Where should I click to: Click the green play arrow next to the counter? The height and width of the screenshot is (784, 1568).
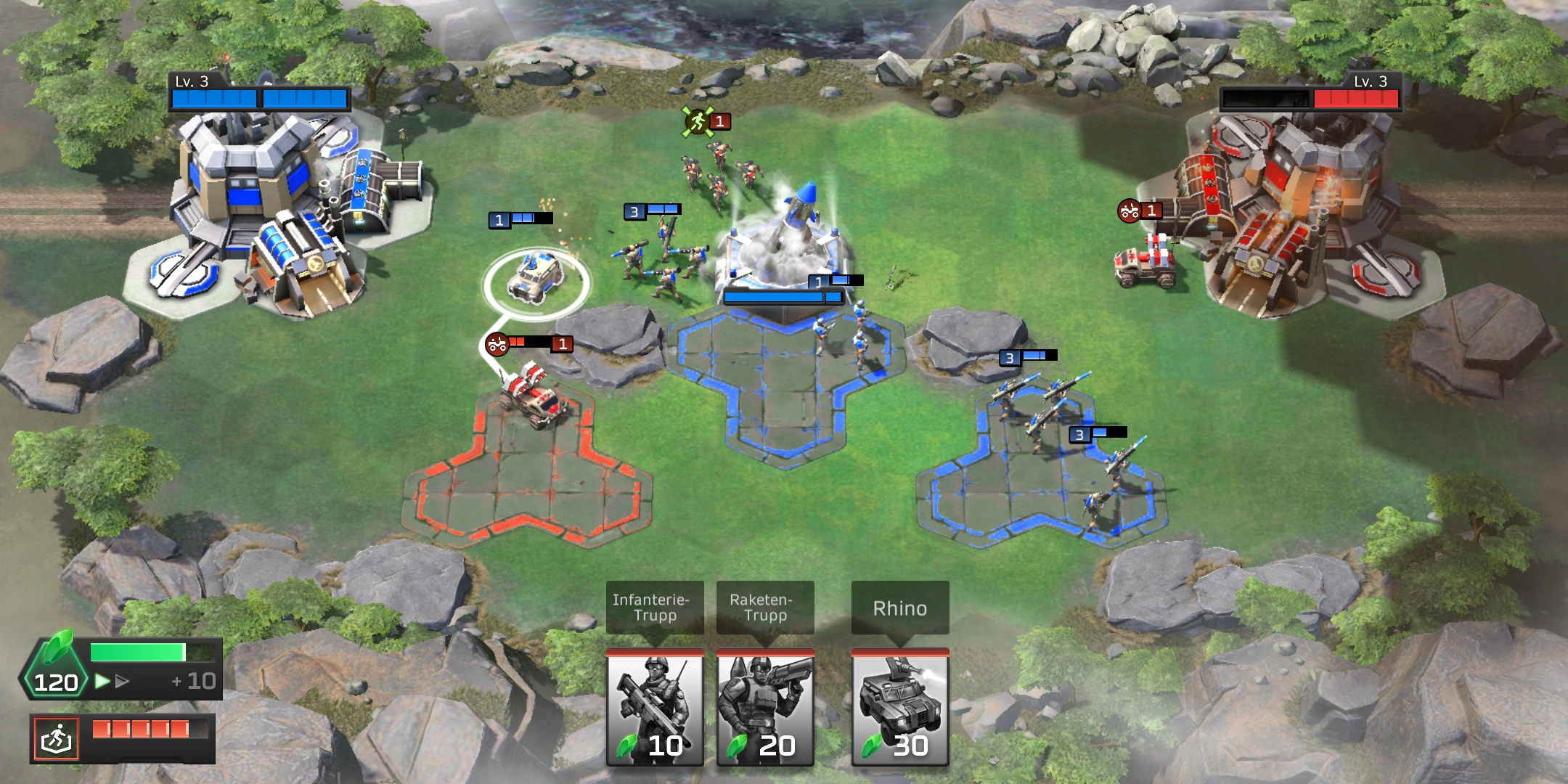click(100, 682)
